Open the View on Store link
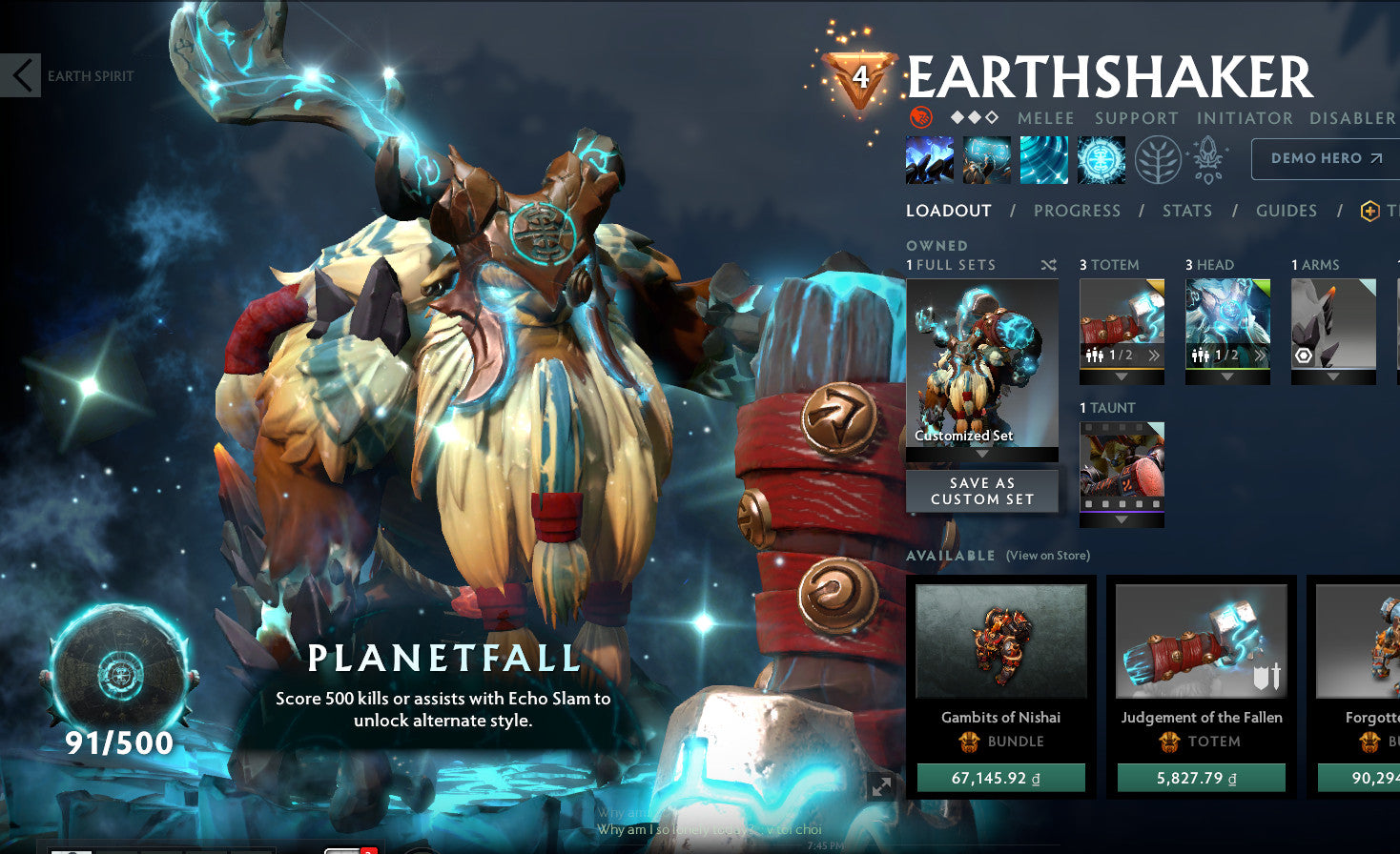1400x854 pixels. point(1047,555)
